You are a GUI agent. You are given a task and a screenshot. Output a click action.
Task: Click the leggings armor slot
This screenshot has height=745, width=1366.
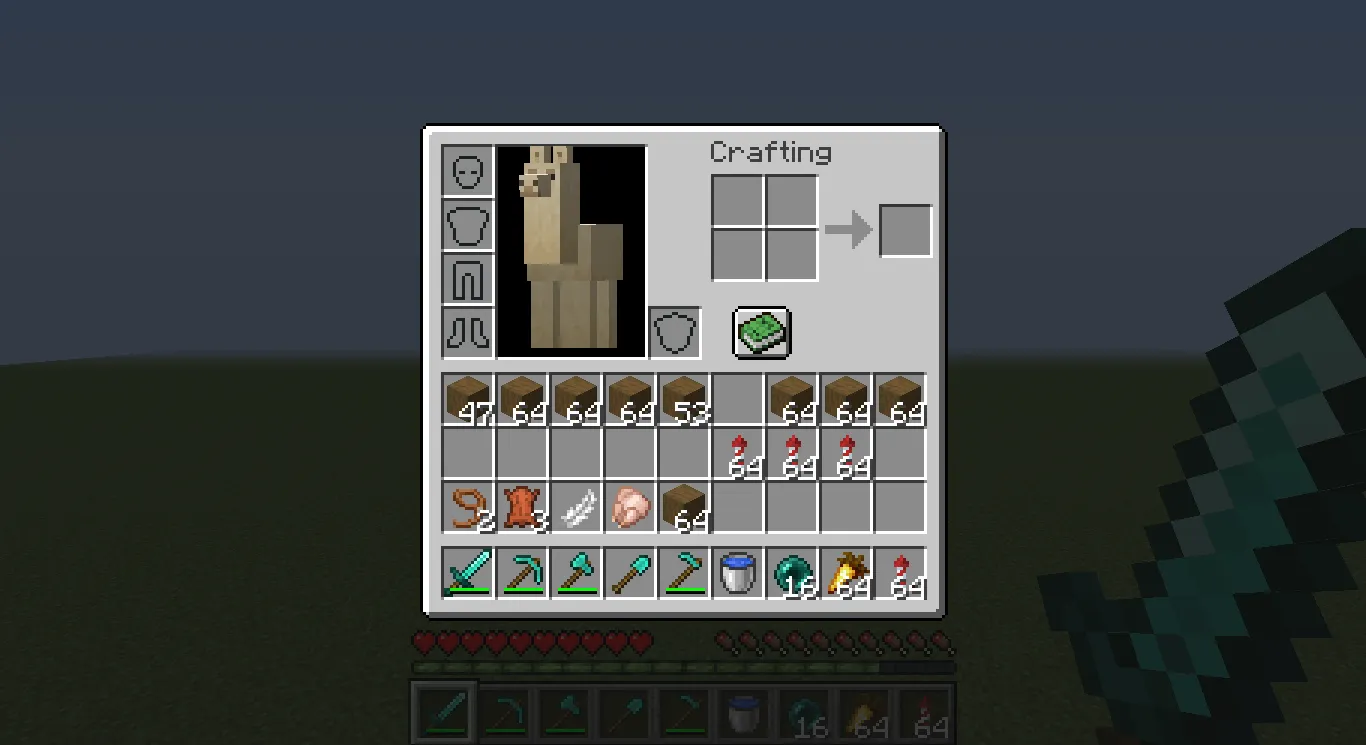(x=465, y=278)
